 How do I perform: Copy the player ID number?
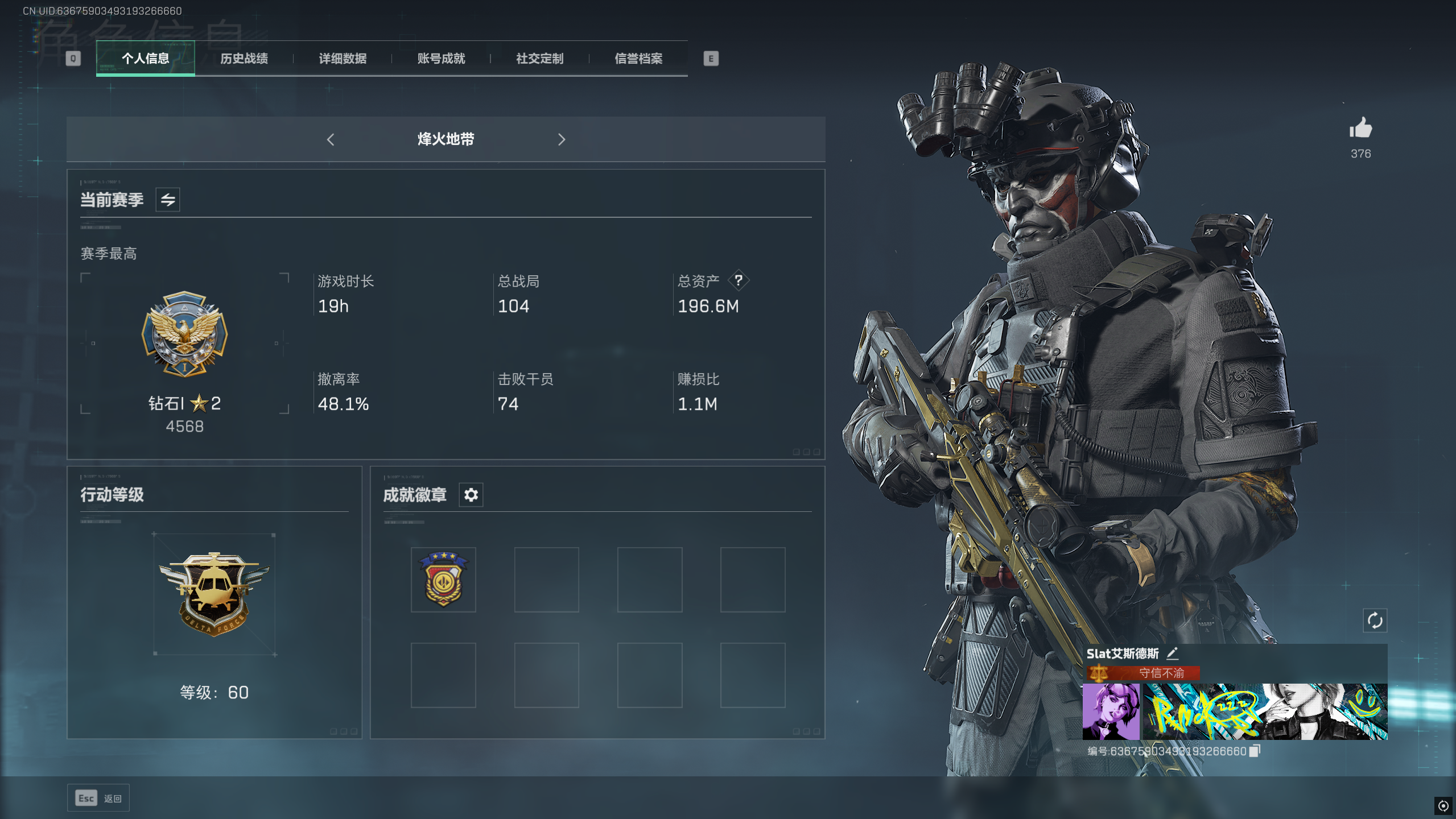pos(1255,751)
